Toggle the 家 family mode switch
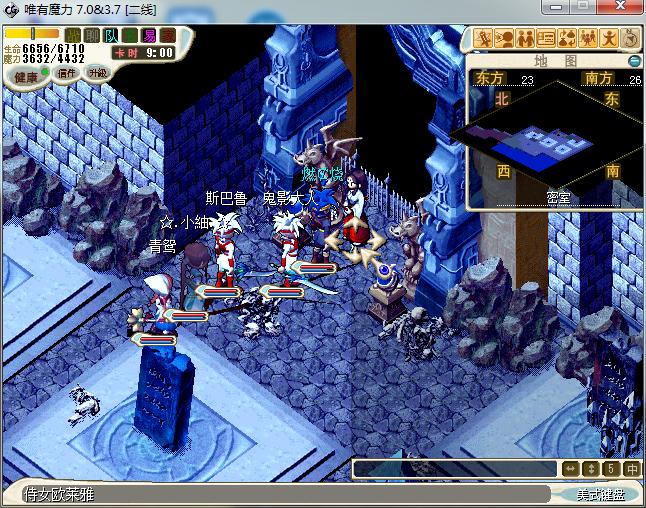Image resolution: width=646 pixels, height=508 pixels. point(167,36)
